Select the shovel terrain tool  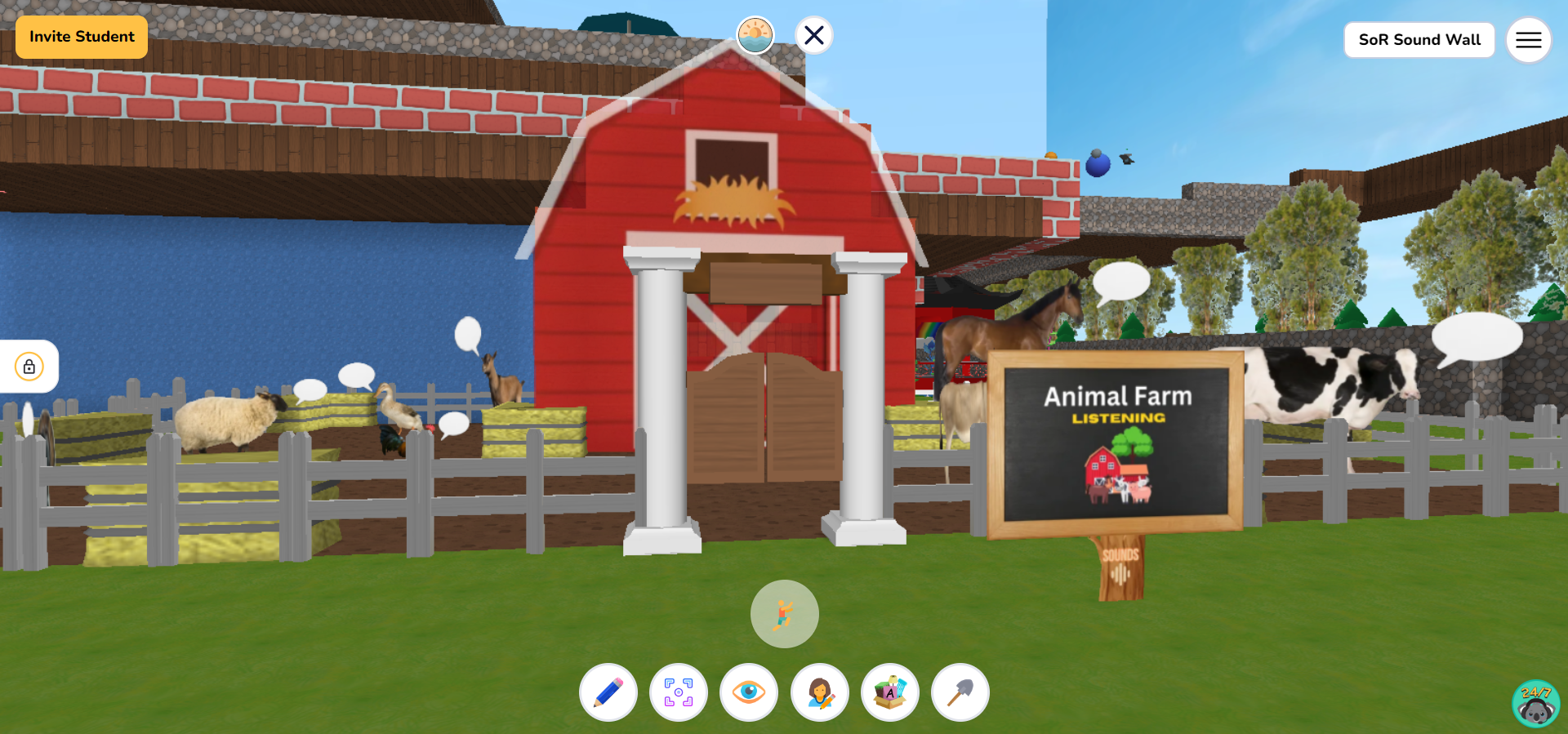(x=960, y=692)
